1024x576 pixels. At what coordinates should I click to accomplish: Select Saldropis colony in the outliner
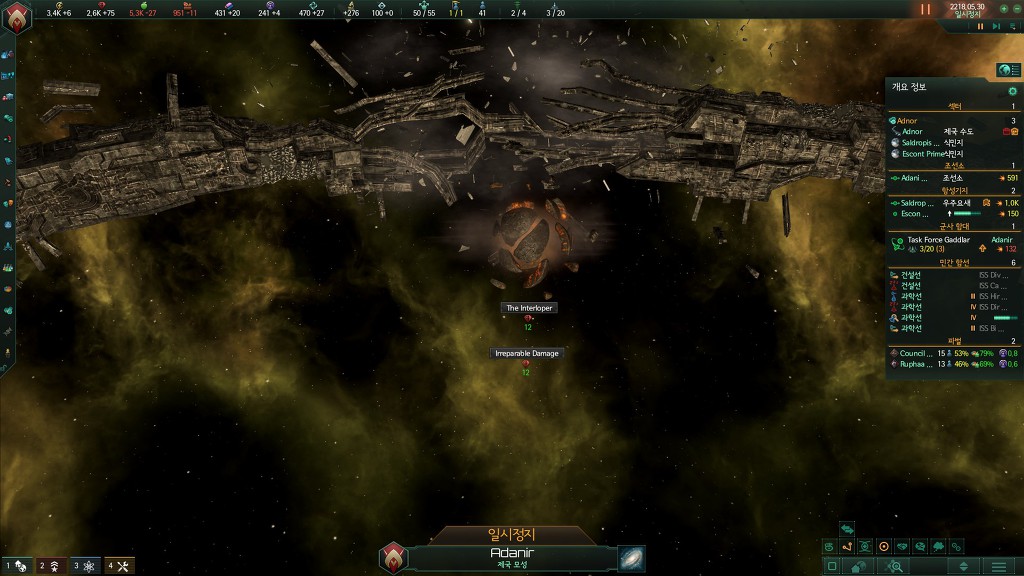point(918,142)
